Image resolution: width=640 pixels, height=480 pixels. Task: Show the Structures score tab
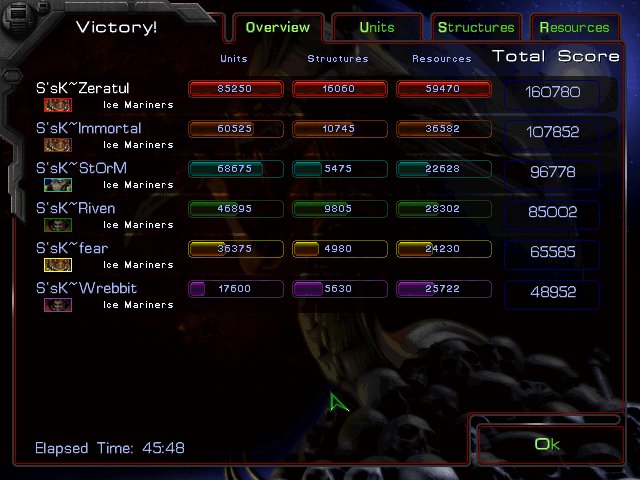[x=476, y=27]
